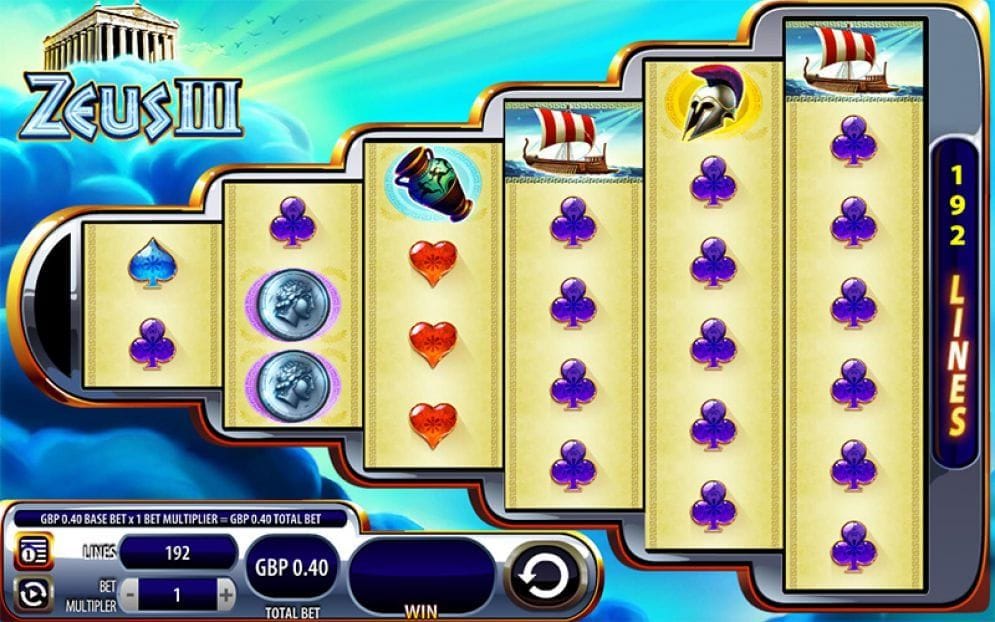Increase the bet multiplier with plus
This screenshot has height=622, width=995.
click(227, 595)
